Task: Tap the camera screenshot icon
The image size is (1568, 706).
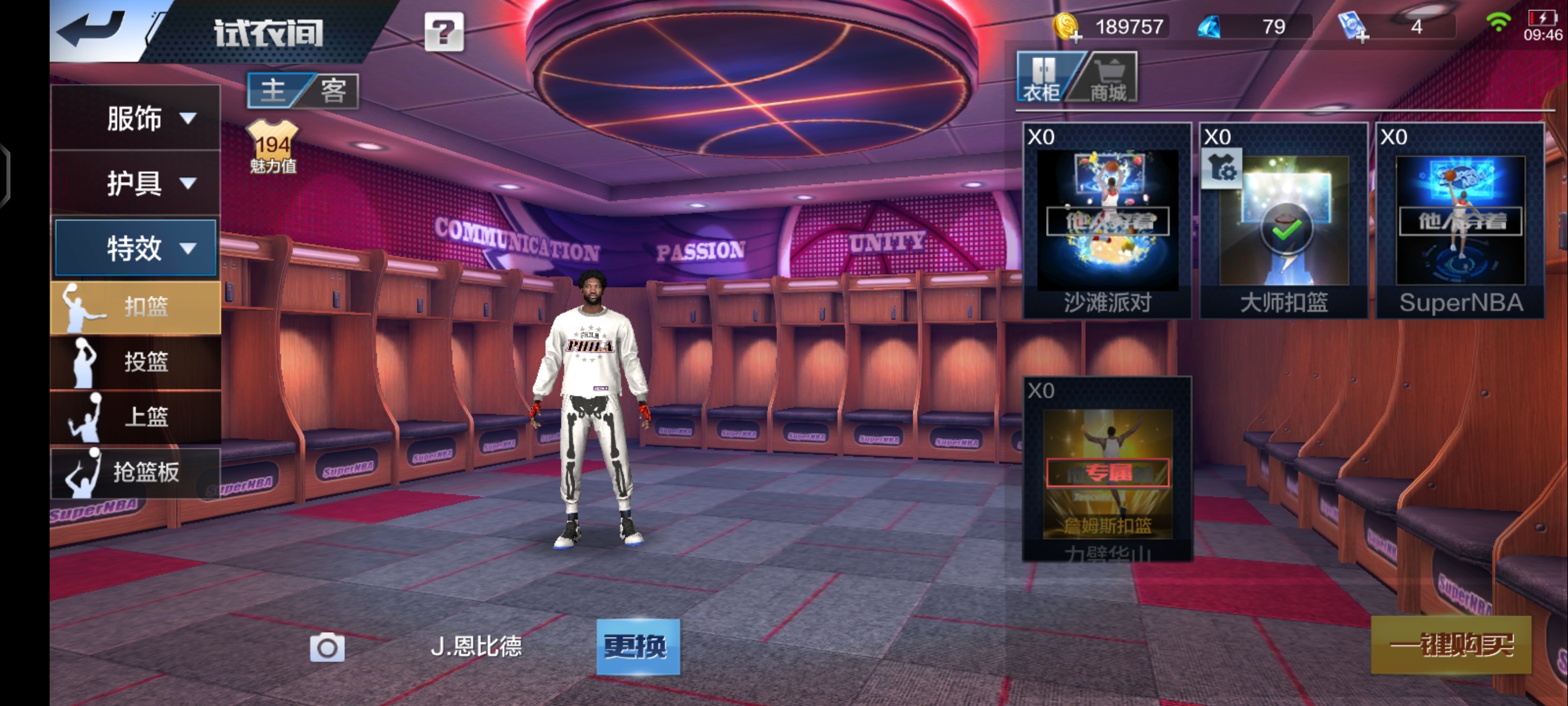Action: click(327, 647)
